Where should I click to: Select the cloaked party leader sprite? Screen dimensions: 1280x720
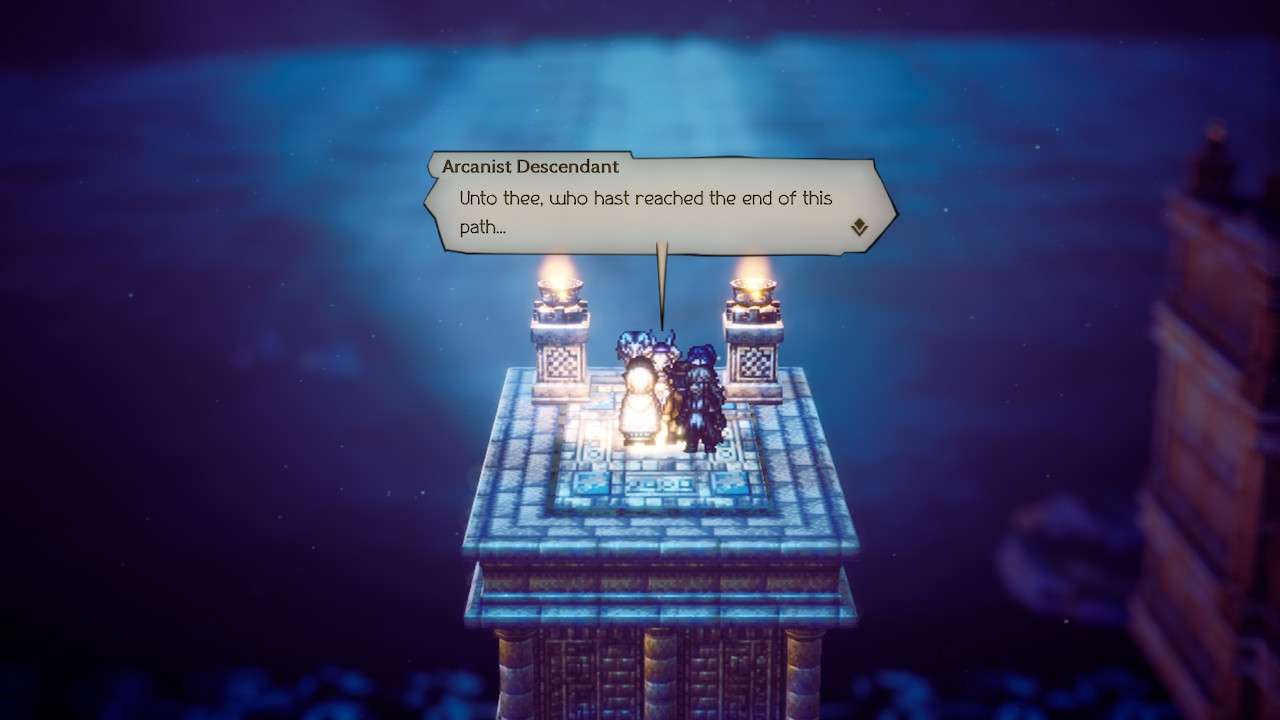click(x=700, y=400)
